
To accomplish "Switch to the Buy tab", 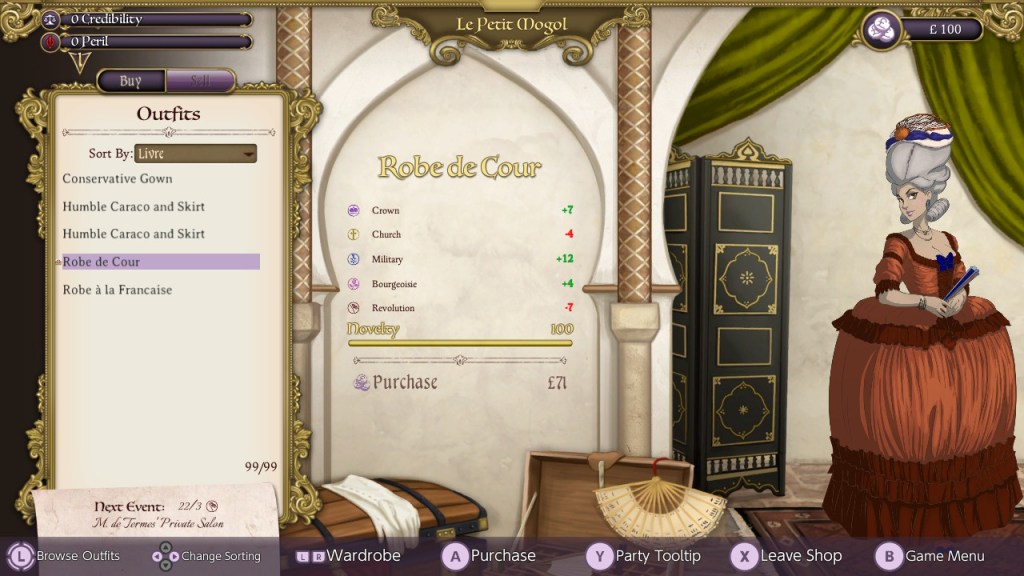I will coord(131,82).
